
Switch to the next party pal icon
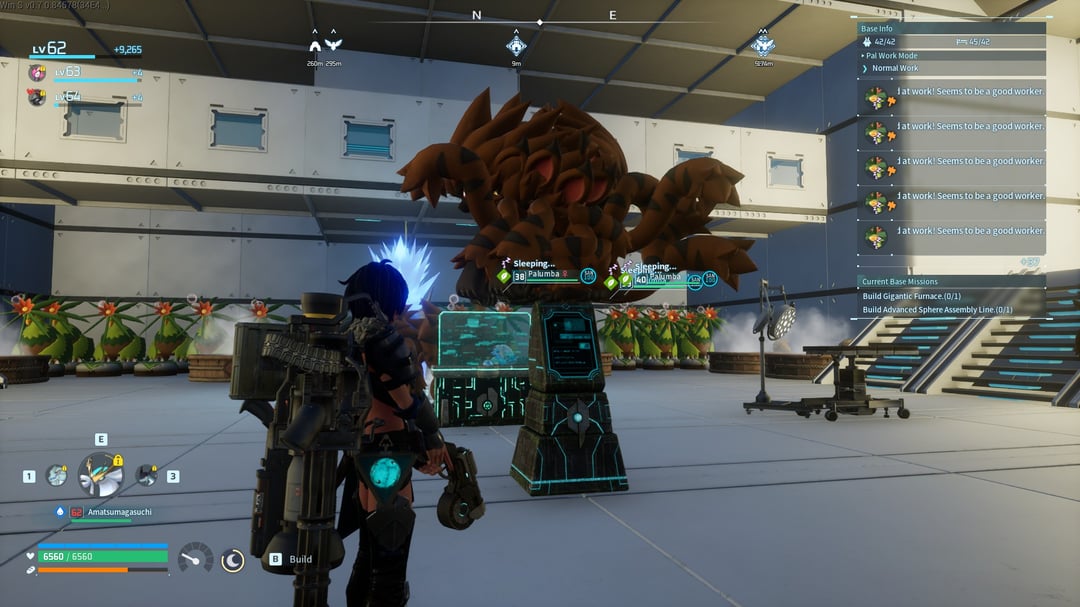(147, 476)
